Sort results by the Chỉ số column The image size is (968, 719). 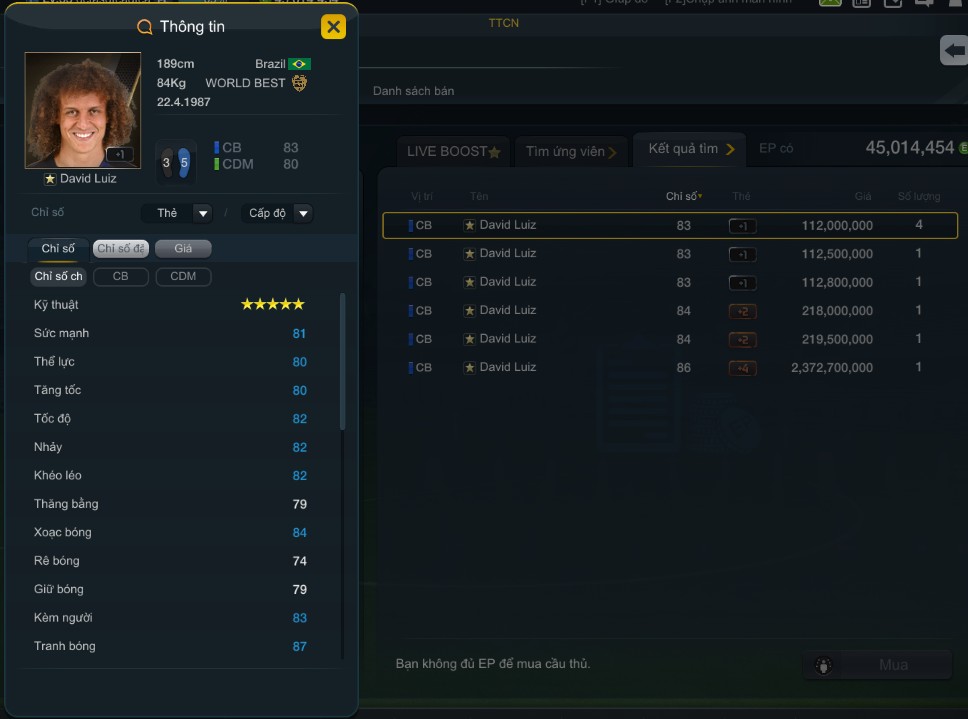coord(684,196)
